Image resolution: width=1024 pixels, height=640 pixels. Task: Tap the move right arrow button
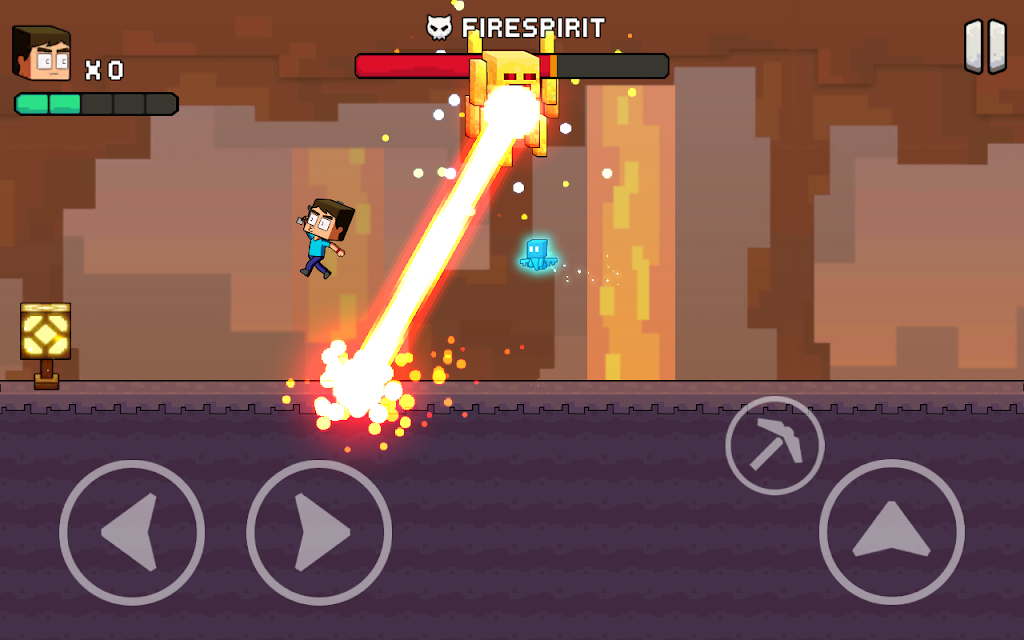(x=319, y=532)
